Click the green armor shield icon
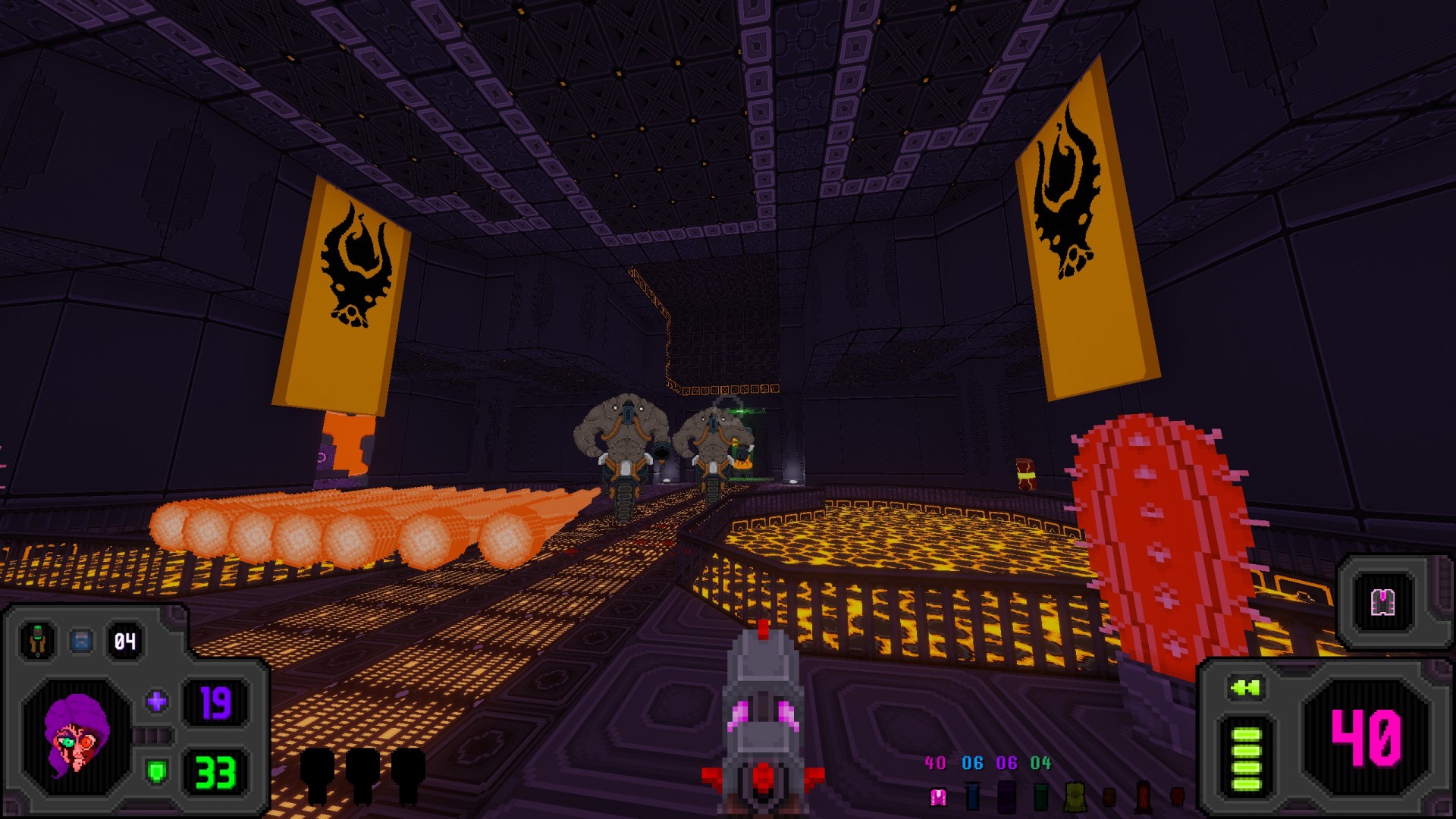Image resolution: width=1456 pixels, height=819 pixels. (x=156, y=772)
